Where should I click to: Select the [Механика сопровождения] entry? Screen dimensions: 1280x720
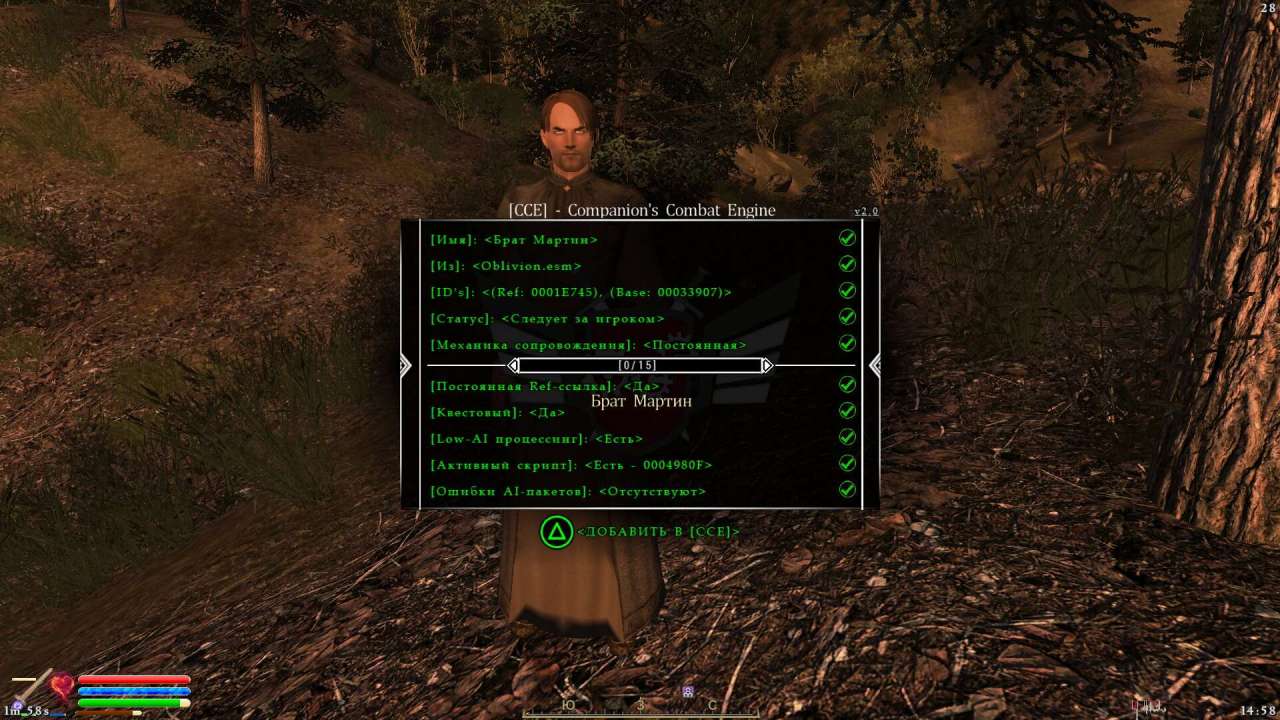tap(587, 344)
